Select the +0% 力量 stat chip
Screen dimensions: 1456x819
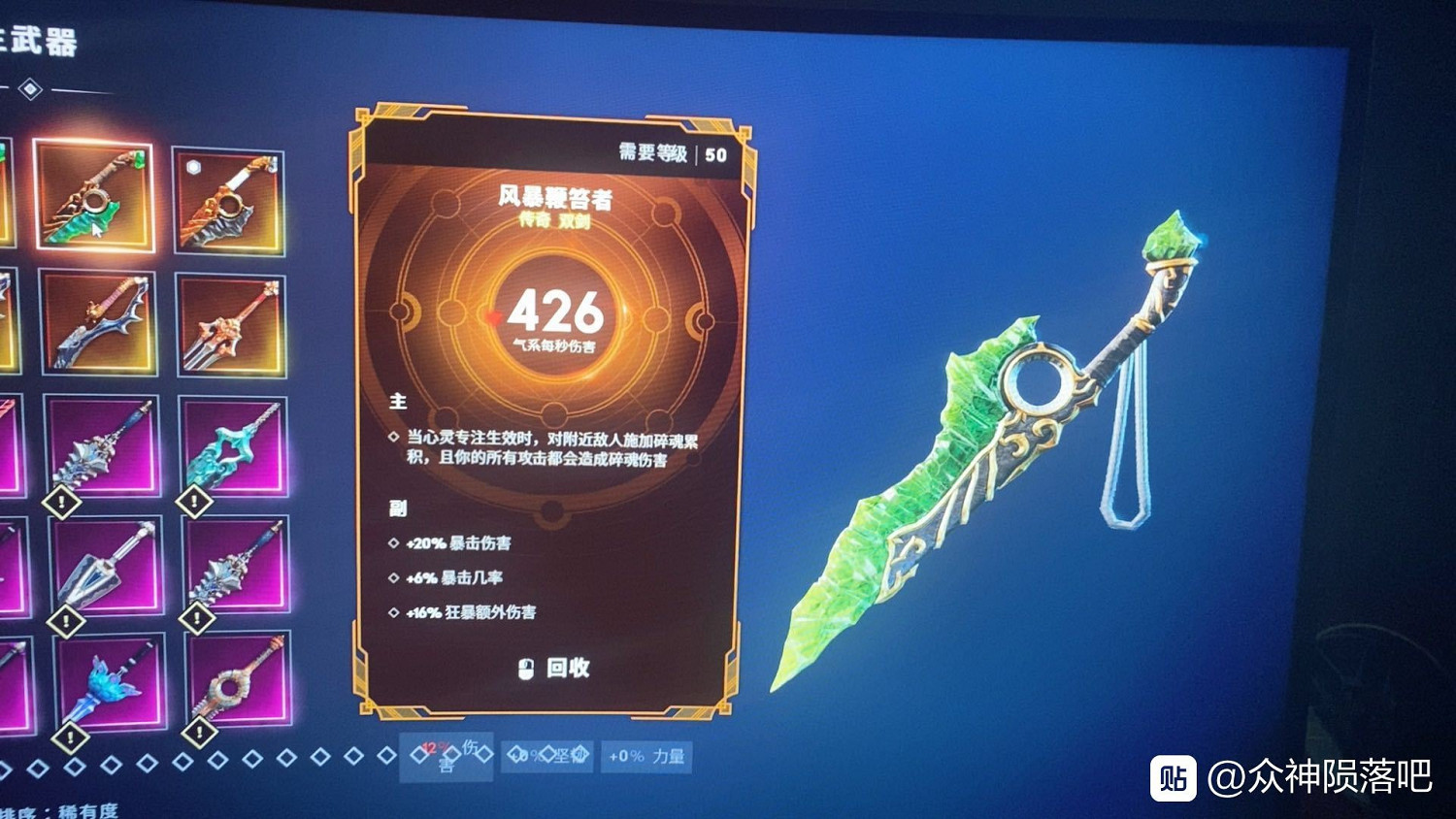[645, 756]
